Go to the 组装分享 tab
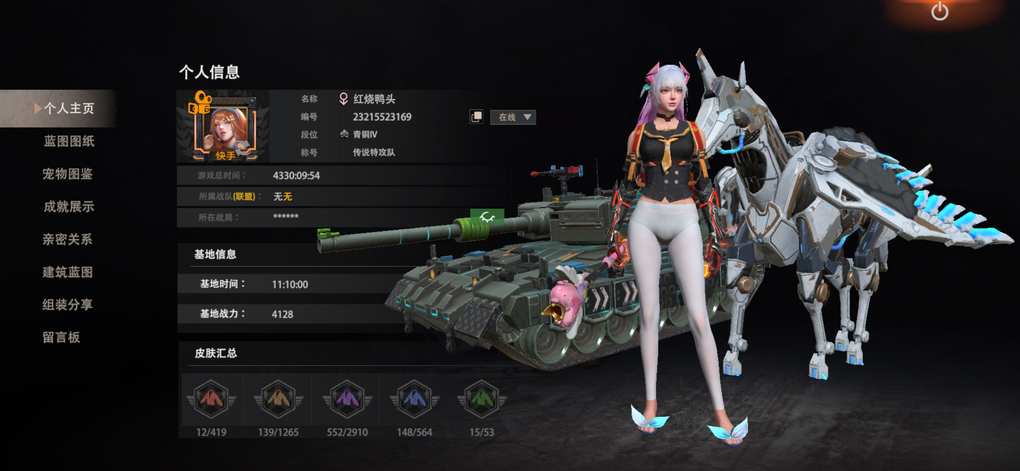The image size is (1020, 471). pyautogui.click(x=68, y=305)
